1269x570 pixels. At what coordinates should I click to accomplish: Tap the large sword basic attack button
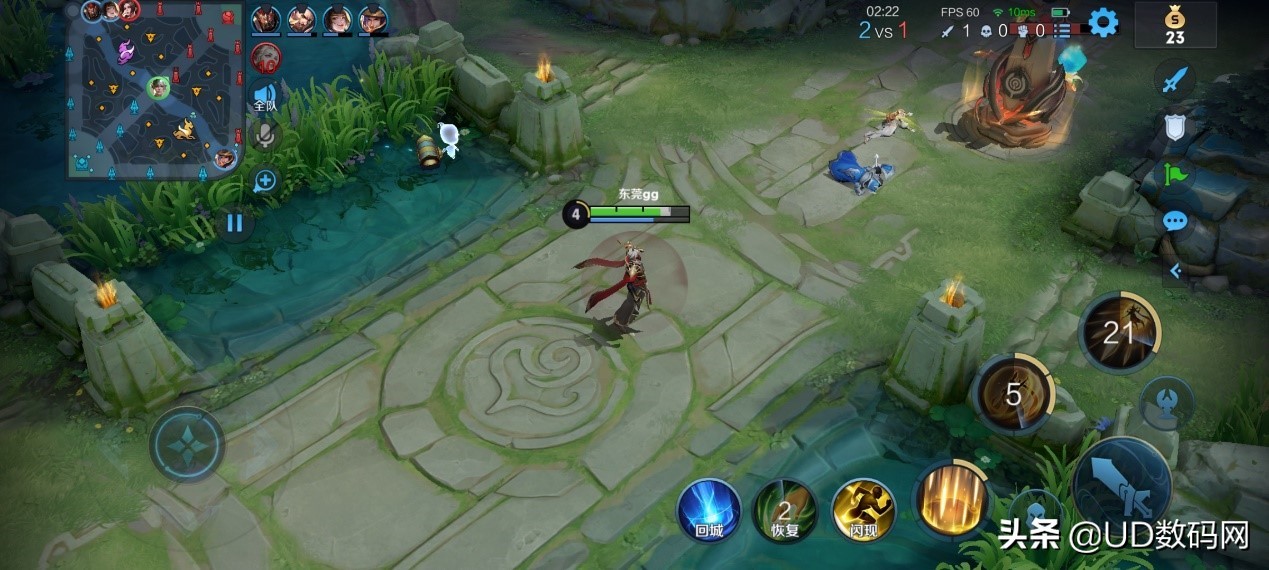click(x=1121, y=486)
